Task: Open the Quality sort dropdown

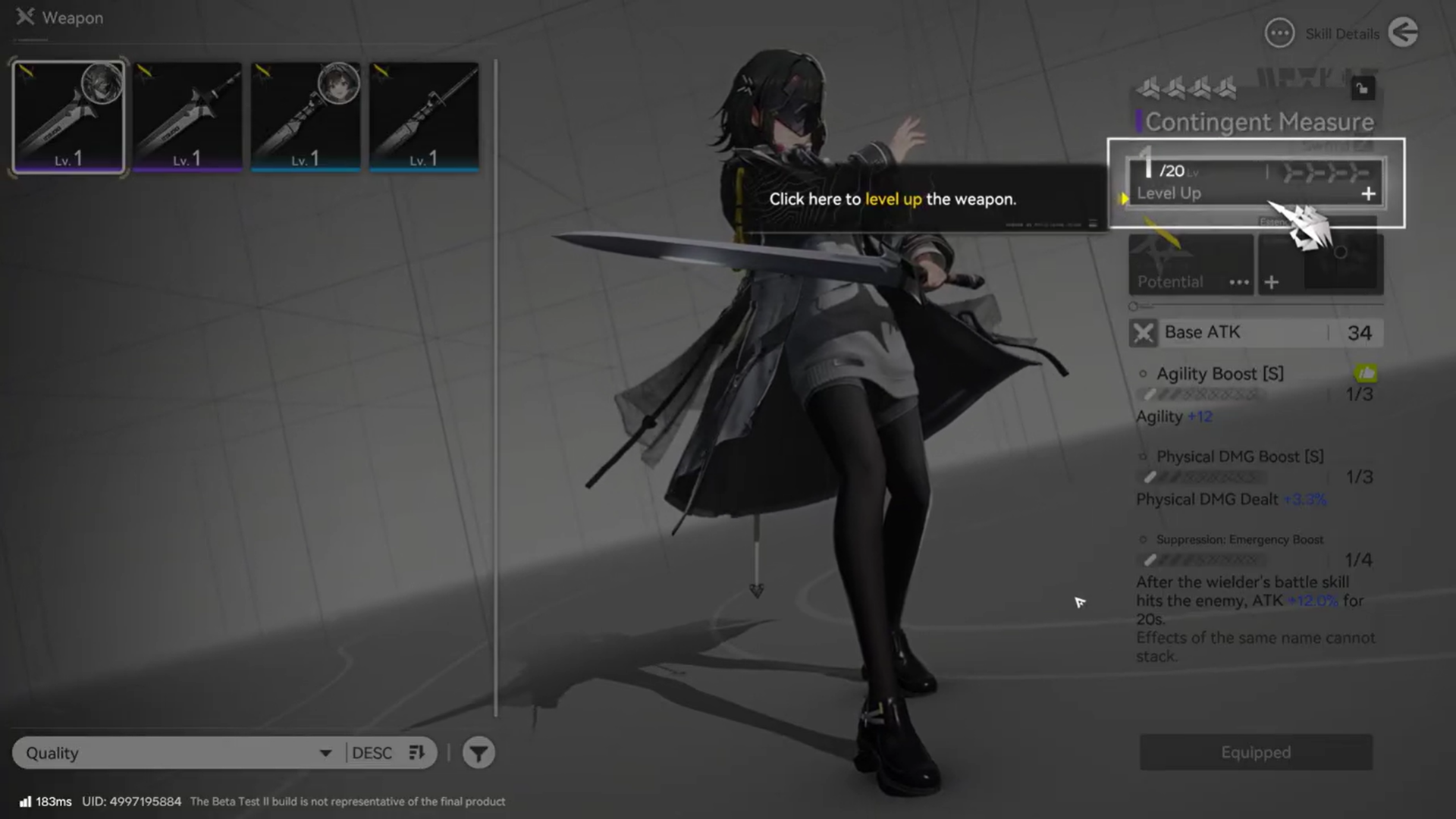Action: pos(179,753)
